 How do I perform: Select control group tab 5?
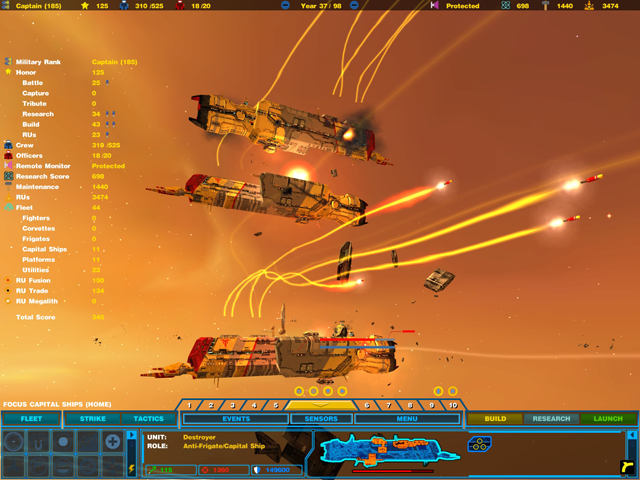[x=276, y=405]
